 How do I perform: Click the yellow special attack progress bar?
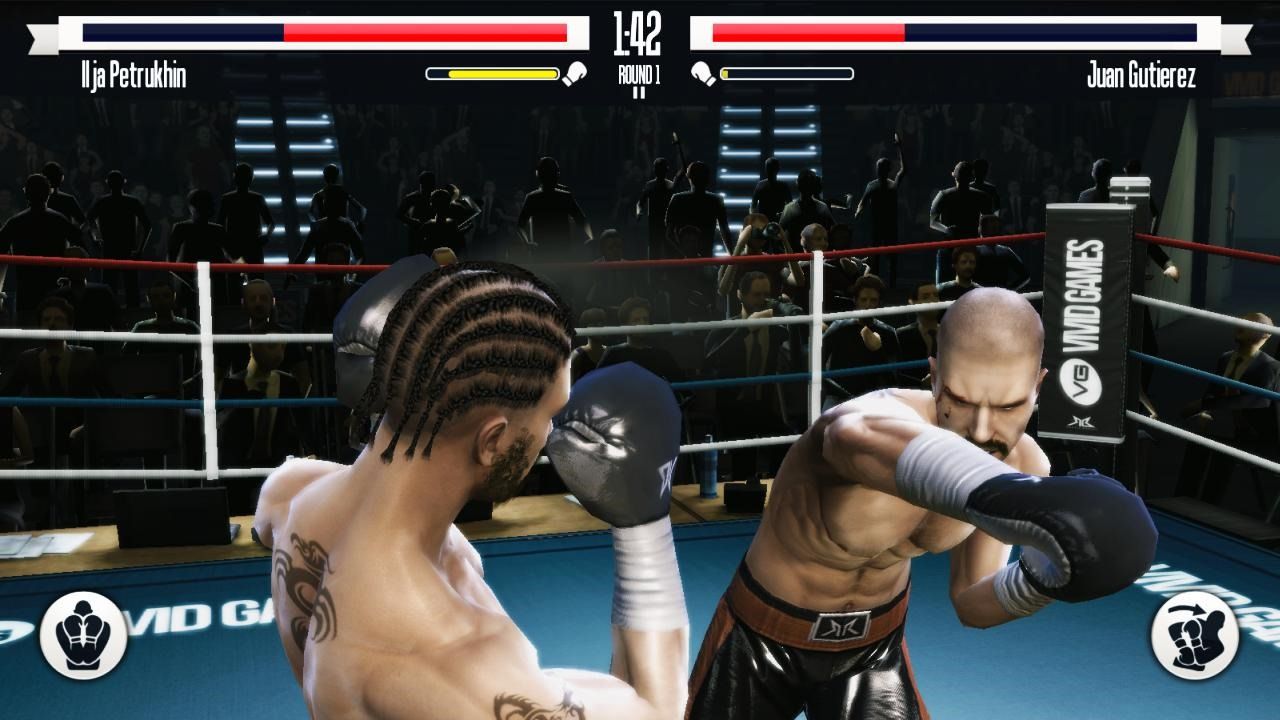click(493, 71)
